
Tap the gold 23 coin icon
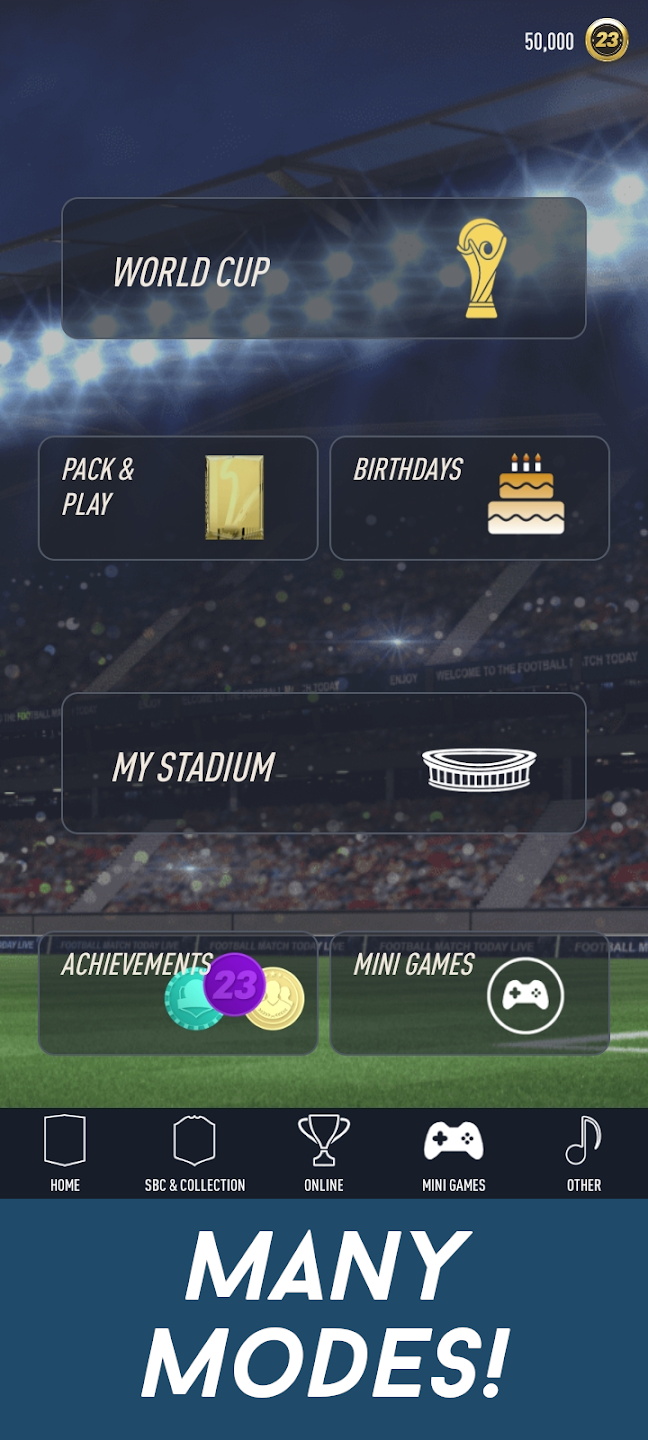point(606,40)
